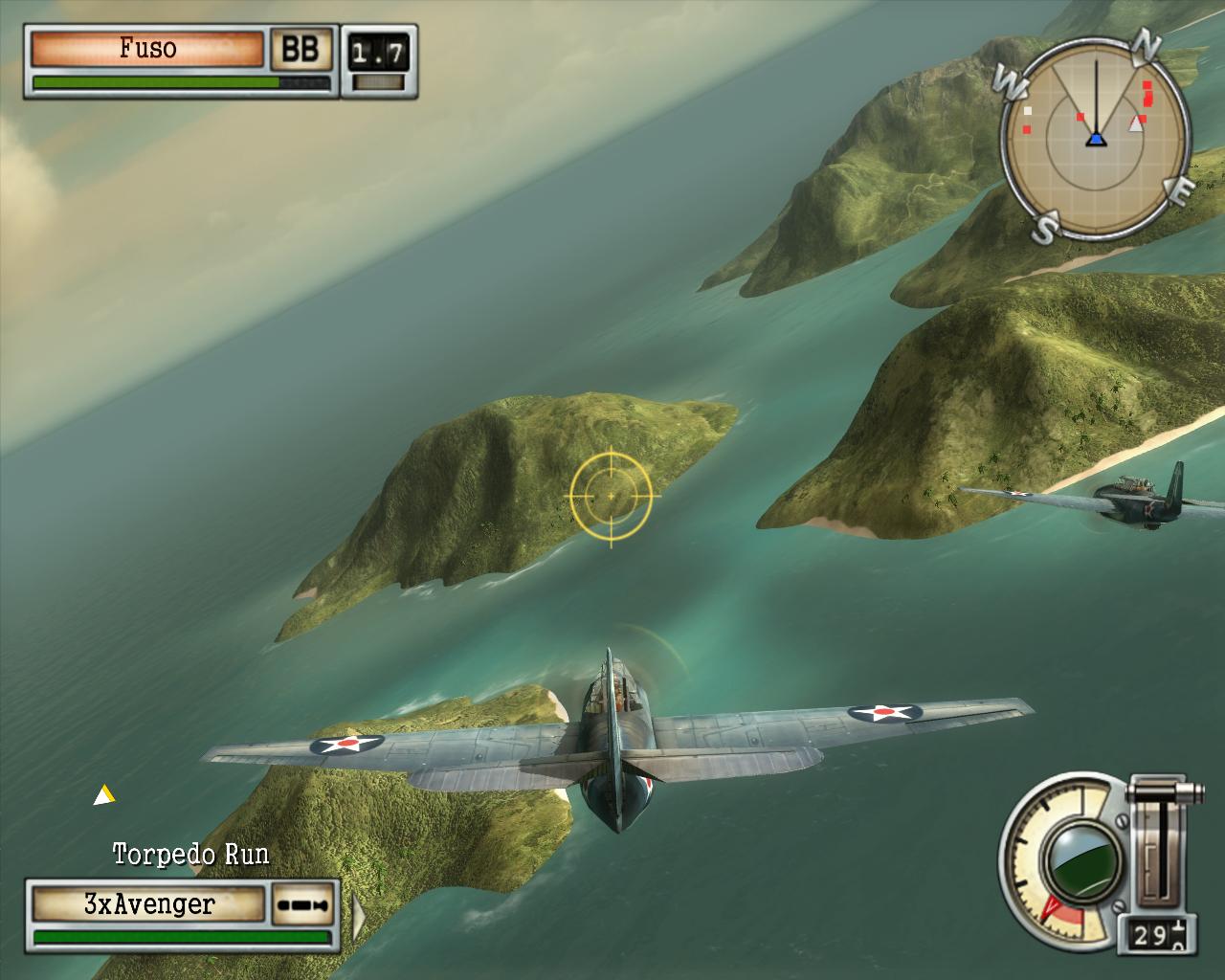The height and width of the screenshot is (980, 1225).
Task: Click the BB ship class badge
Action: 300,49
